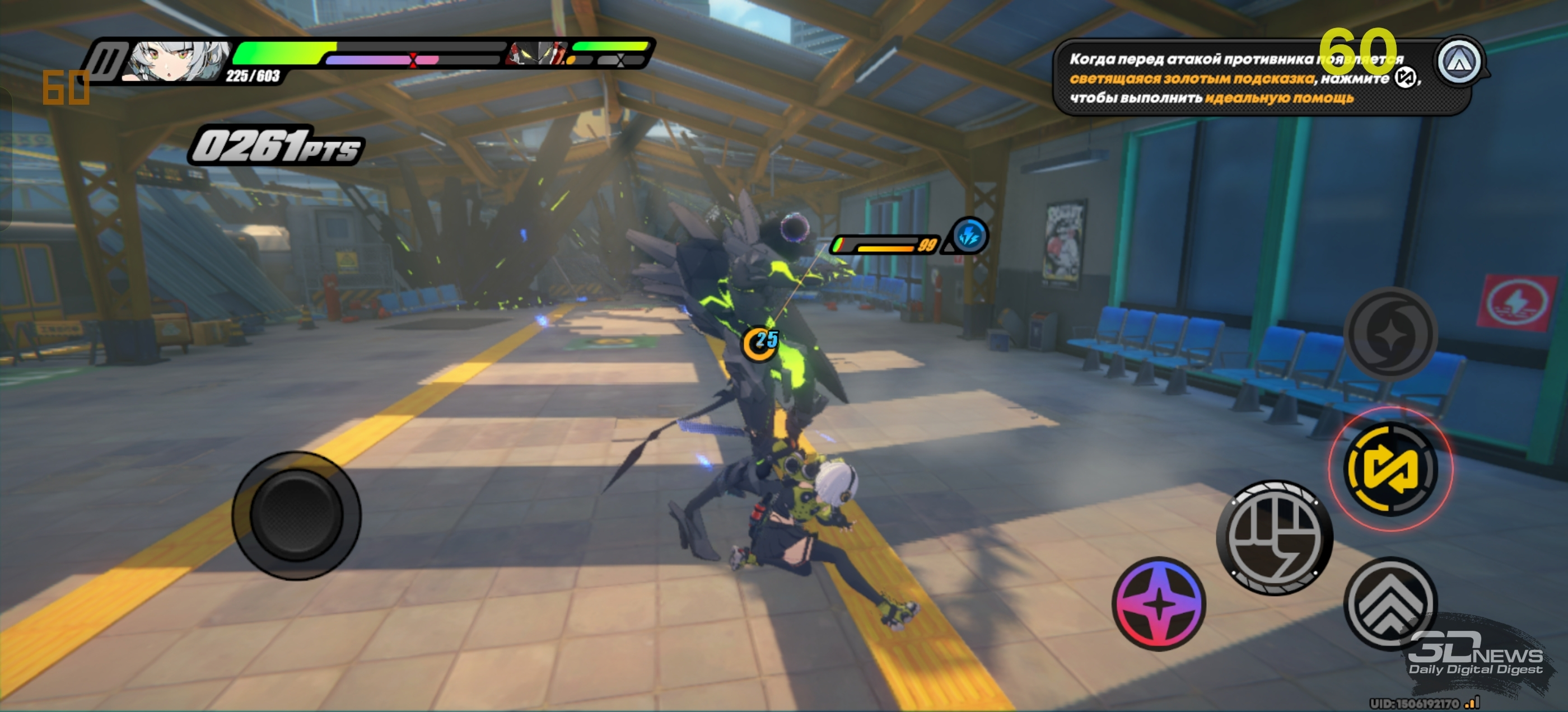1568x712 pixels.
Task: Tap the fist basic attack button
Action: [1274, 537]
